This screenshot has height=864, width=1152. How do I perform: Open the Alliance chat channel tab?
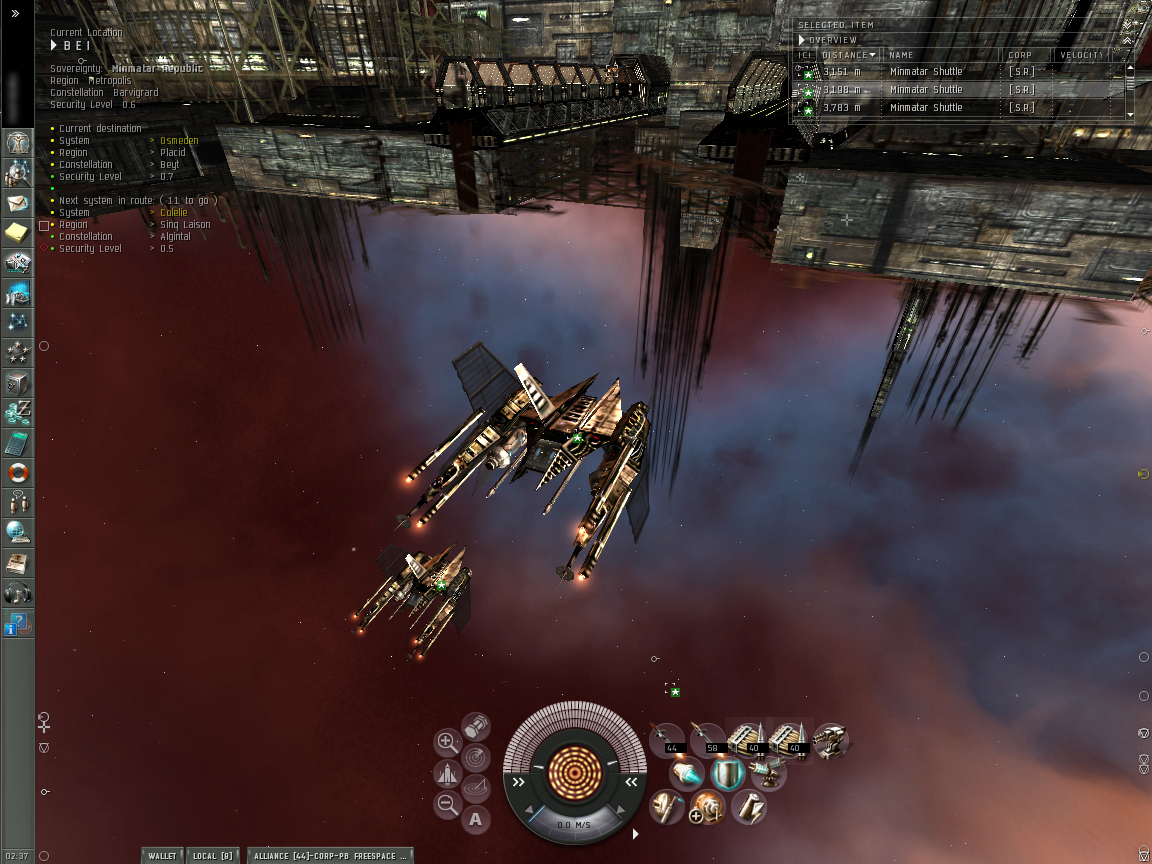click(x=329, y=856)
